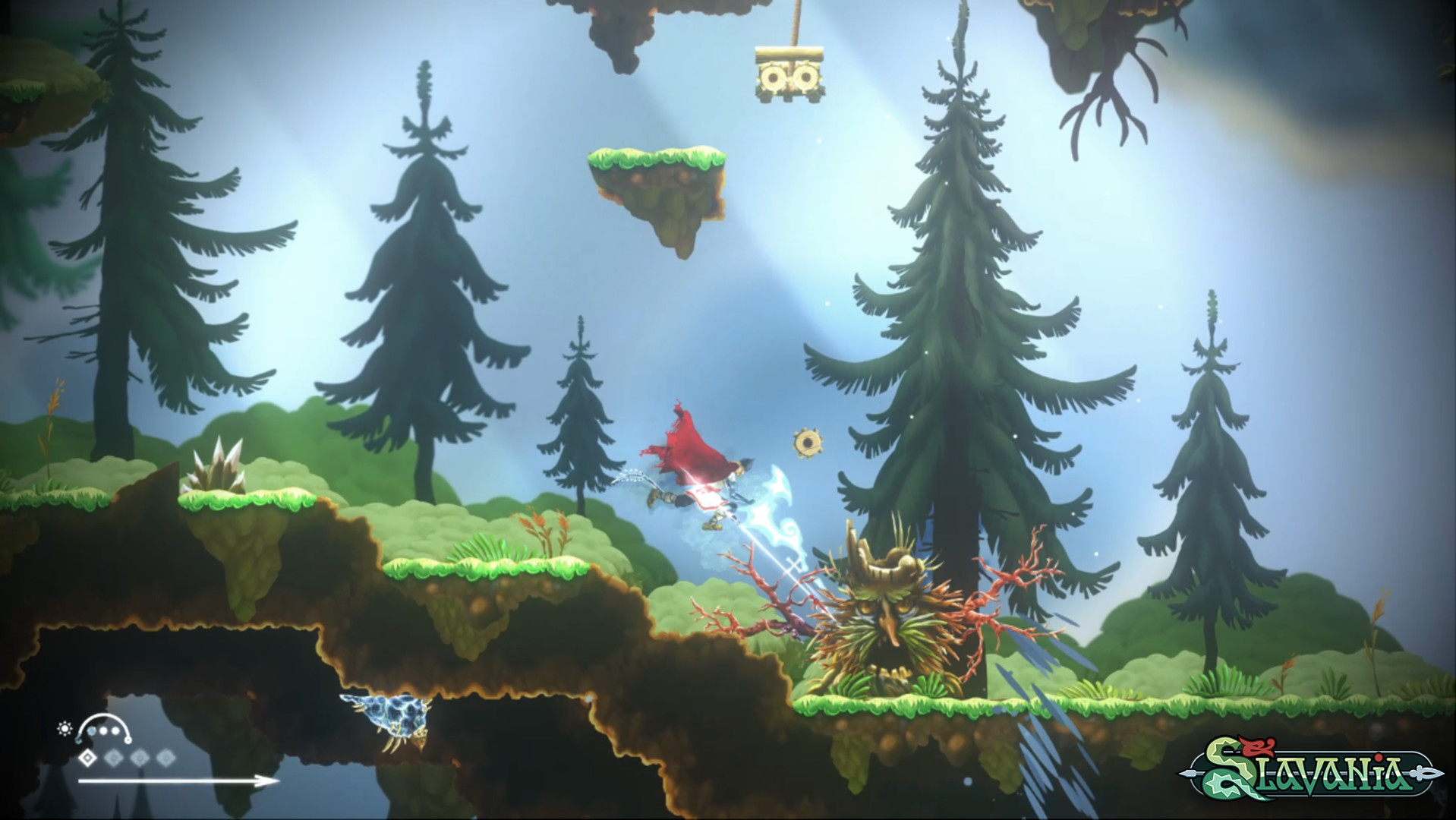Click the arc meter endpoint circle
The width and height of the screenshot is (1456, 820).
128,741
